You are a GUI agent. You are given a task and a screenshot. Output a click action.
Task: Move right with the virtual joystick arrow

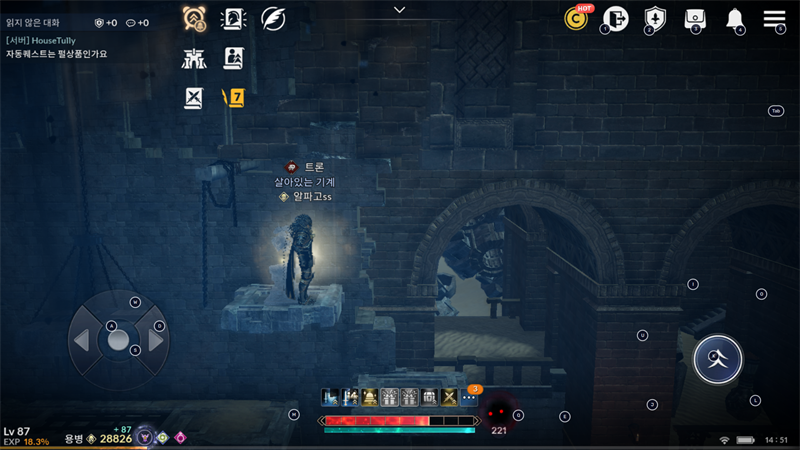click(x=156, y=341)
